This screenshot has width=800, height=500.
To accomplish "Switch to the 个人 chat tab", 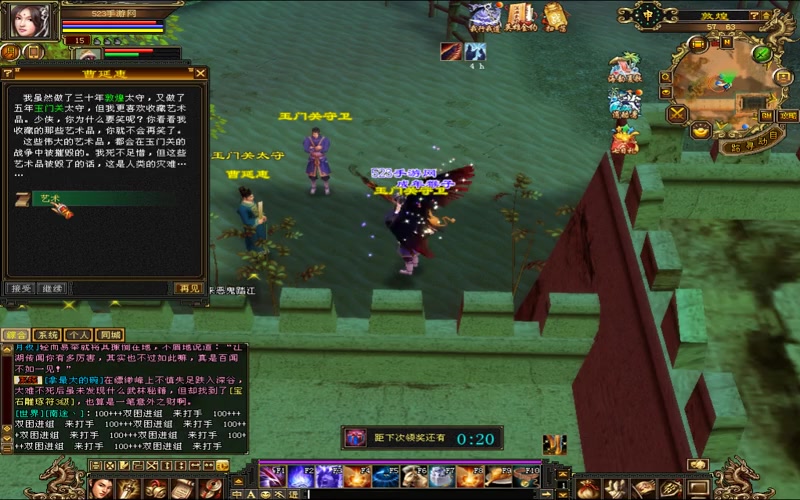I will click(x=79, y=334).
